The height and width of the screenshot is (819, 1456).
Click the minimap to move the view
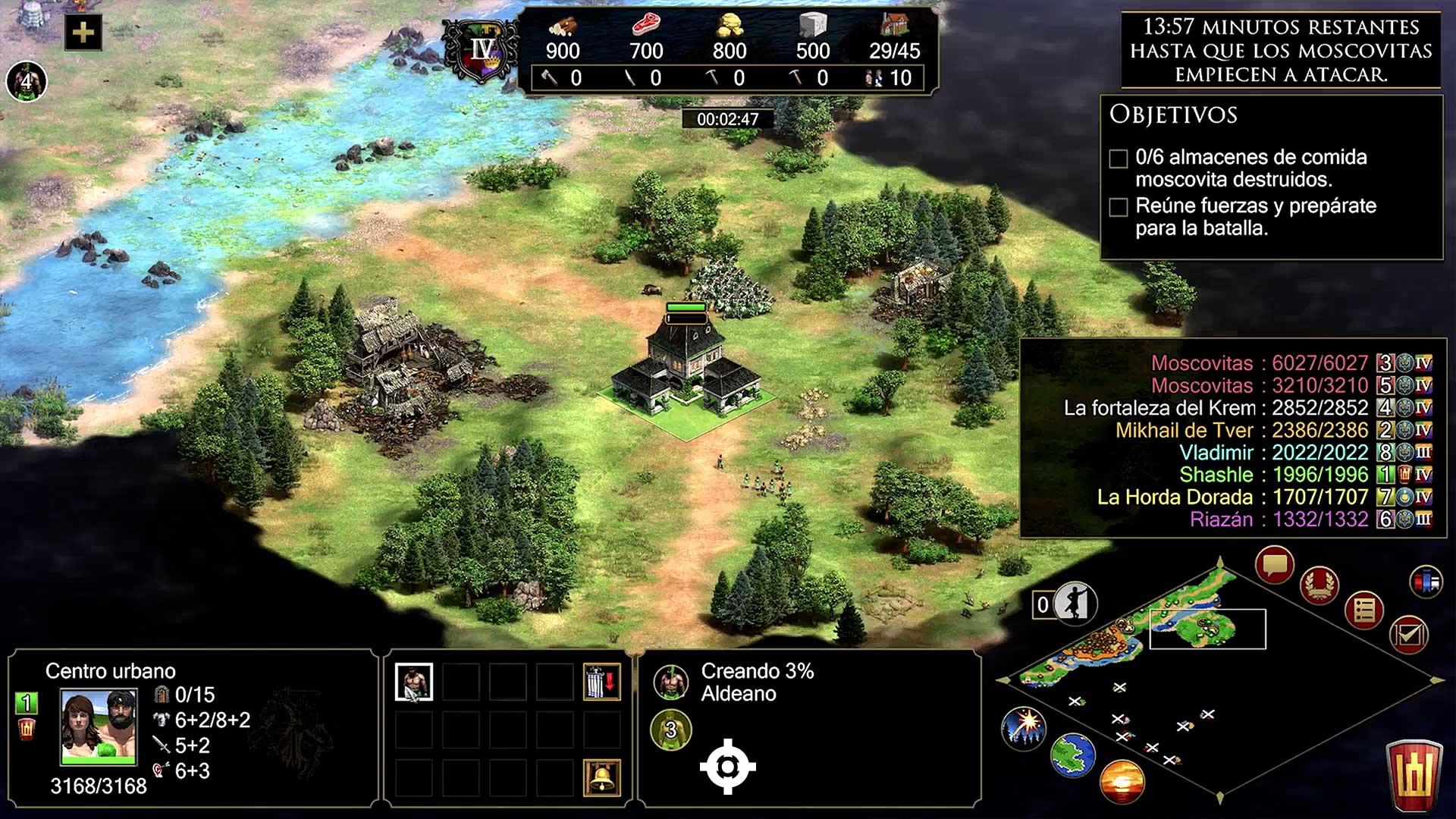[x=1183, y=645]
